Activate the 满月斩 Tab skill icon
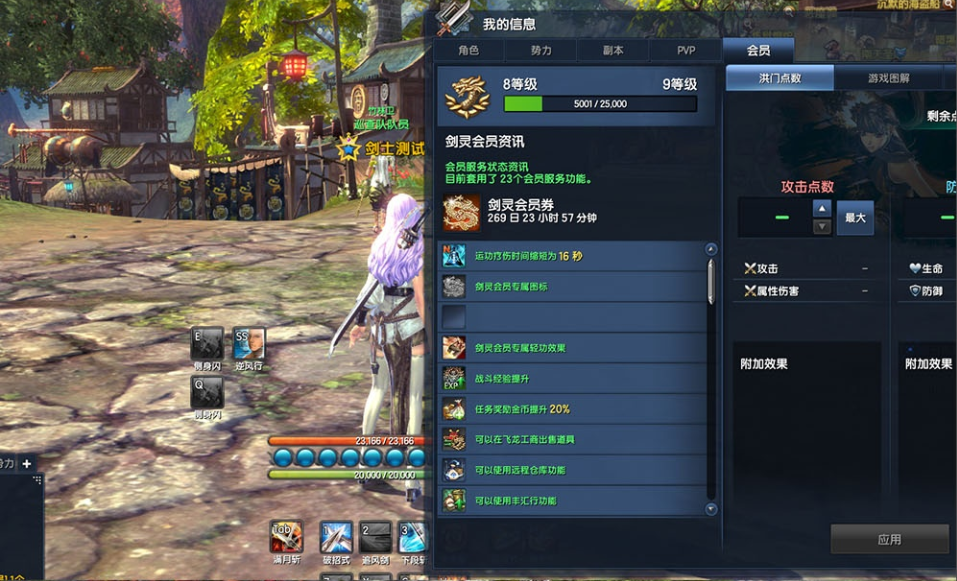 pos(287,537)
